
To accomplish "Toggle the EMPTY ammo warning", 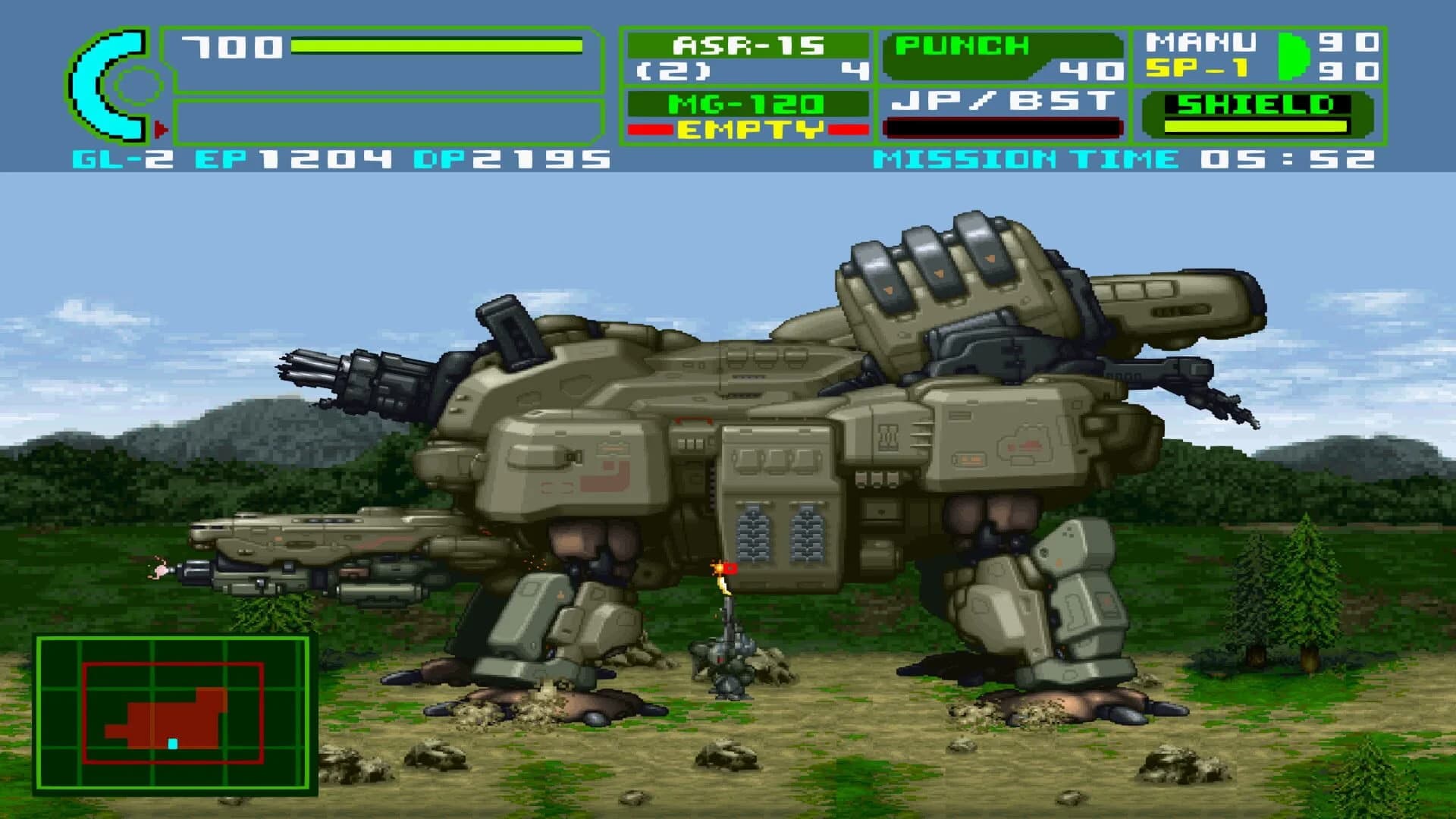I will pos(747,130).
